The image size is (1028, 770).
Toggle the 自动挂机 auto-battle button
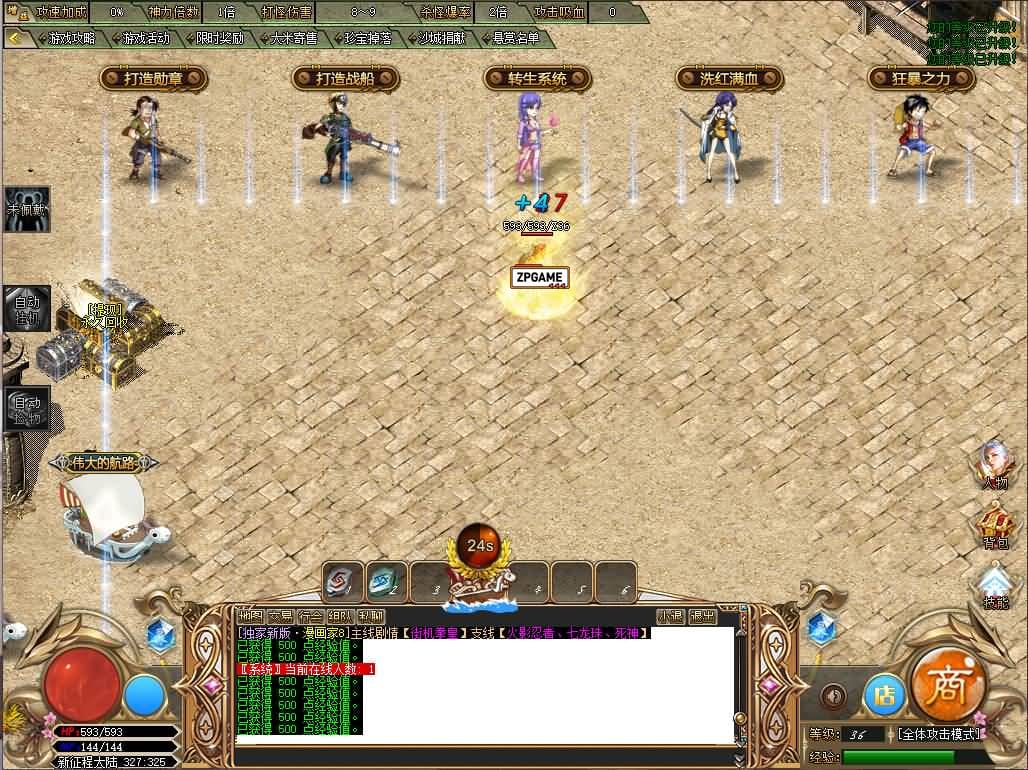26,308
